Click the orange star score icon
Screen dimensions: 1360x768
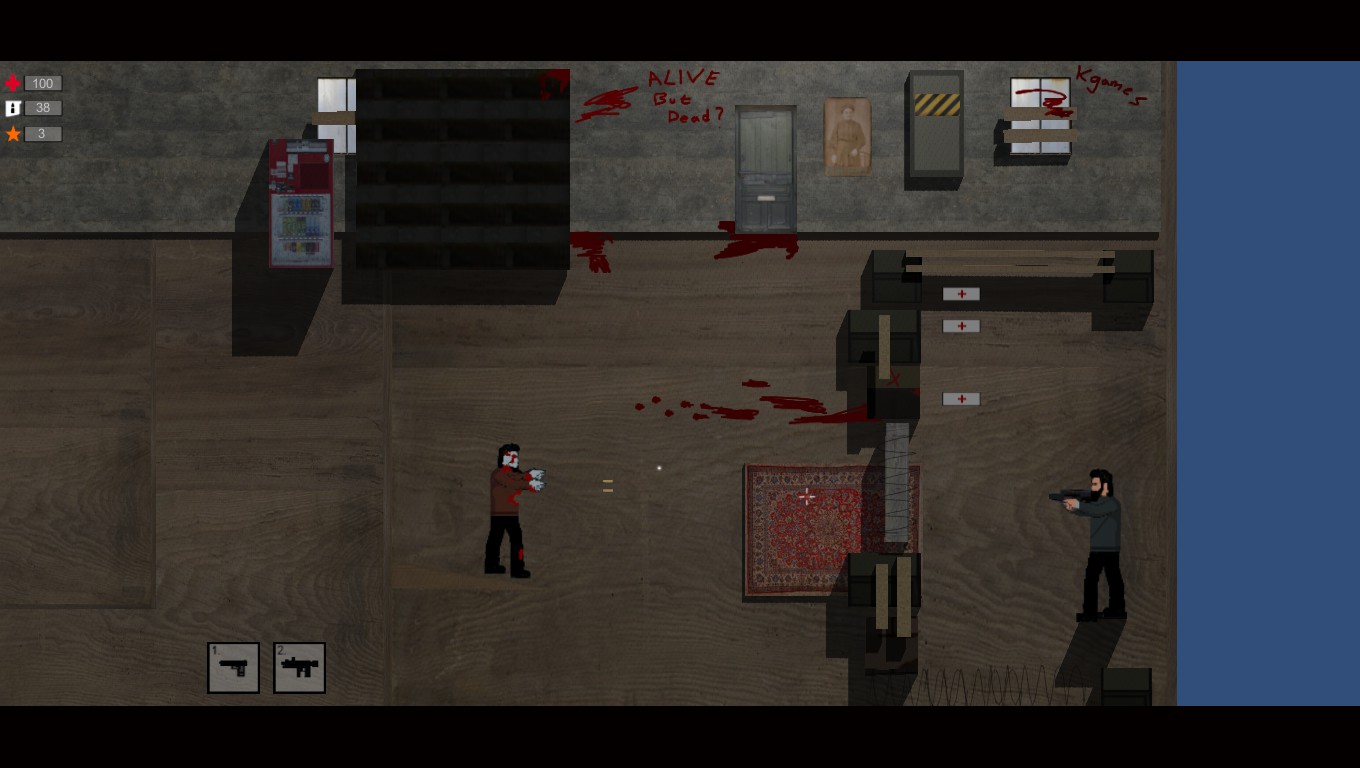click(11, 133)
